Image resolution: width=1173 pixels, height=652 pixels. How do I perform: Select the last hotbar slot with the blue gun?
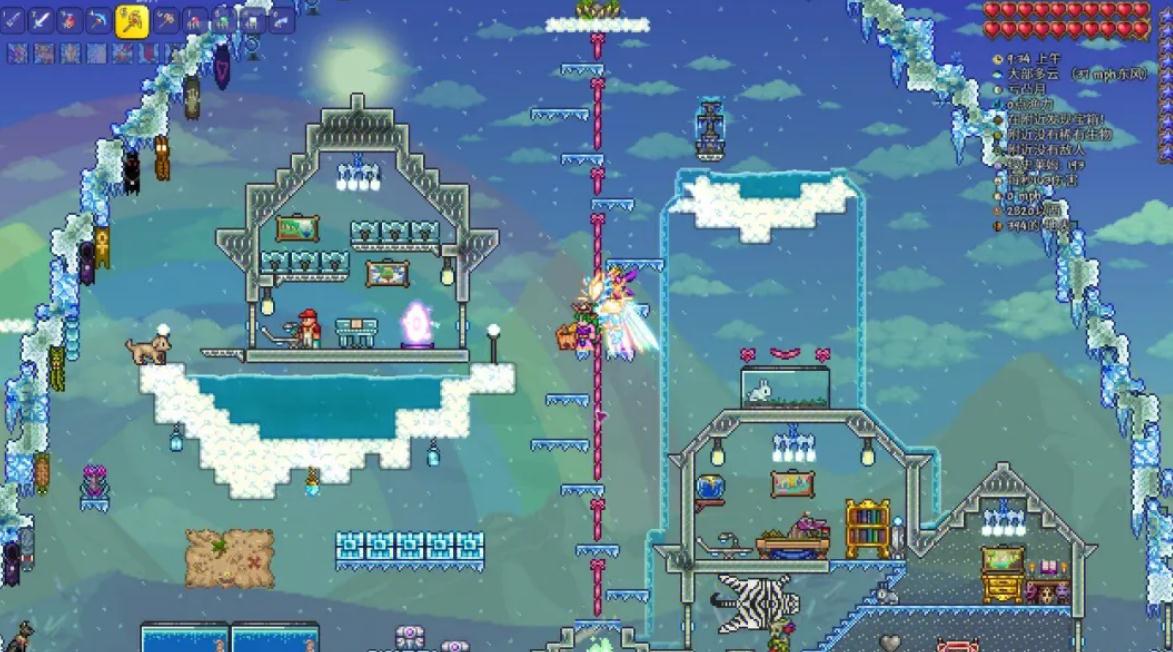(282, 20)
